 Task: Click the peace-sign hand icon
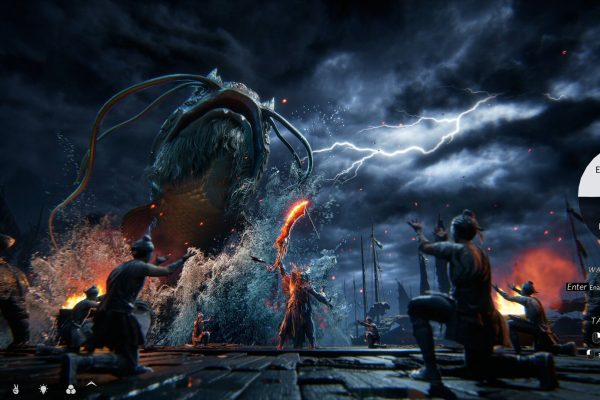16,387
